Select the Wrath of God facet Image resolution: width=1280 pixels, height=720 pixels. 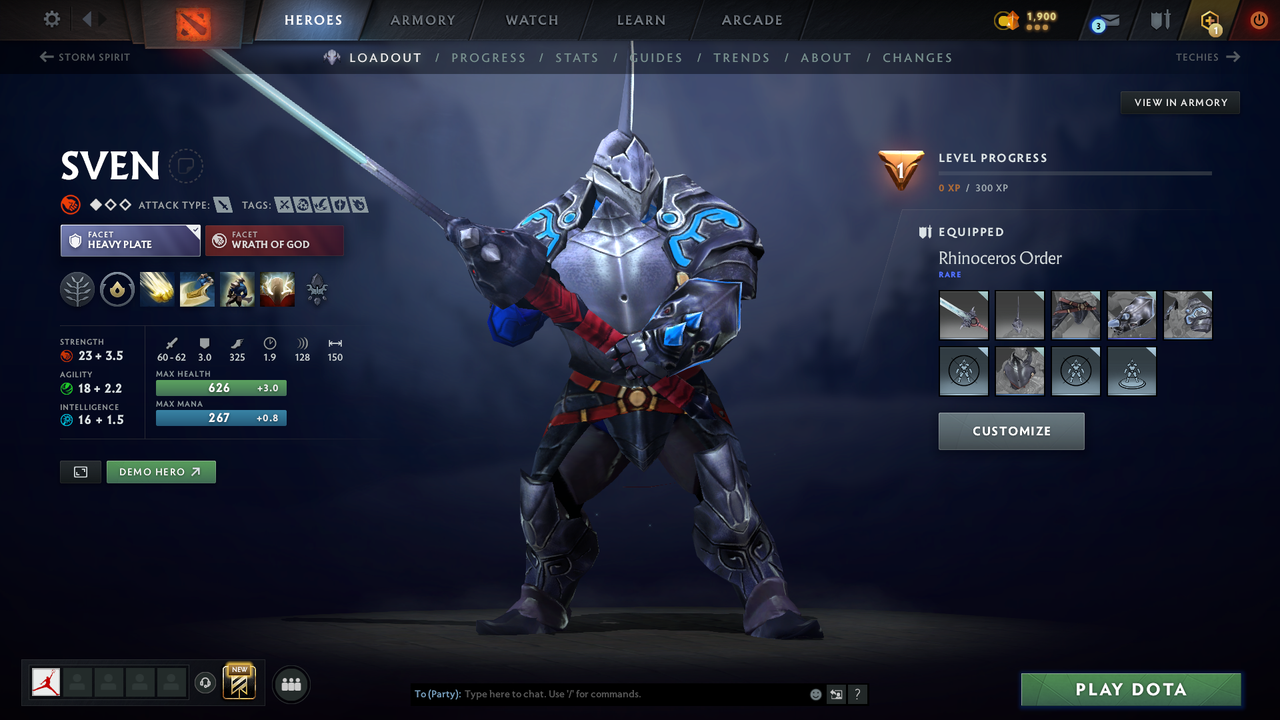point(274,240)
